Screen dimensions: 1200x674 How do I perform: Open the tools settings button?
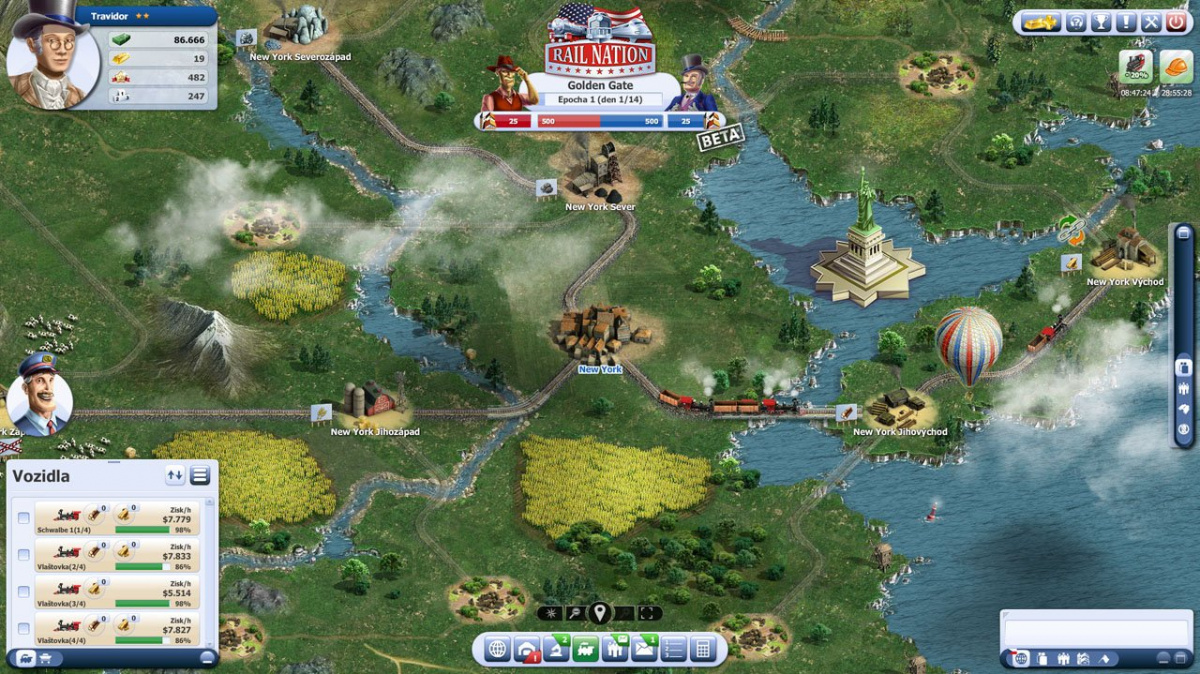tap(1150, 22)
